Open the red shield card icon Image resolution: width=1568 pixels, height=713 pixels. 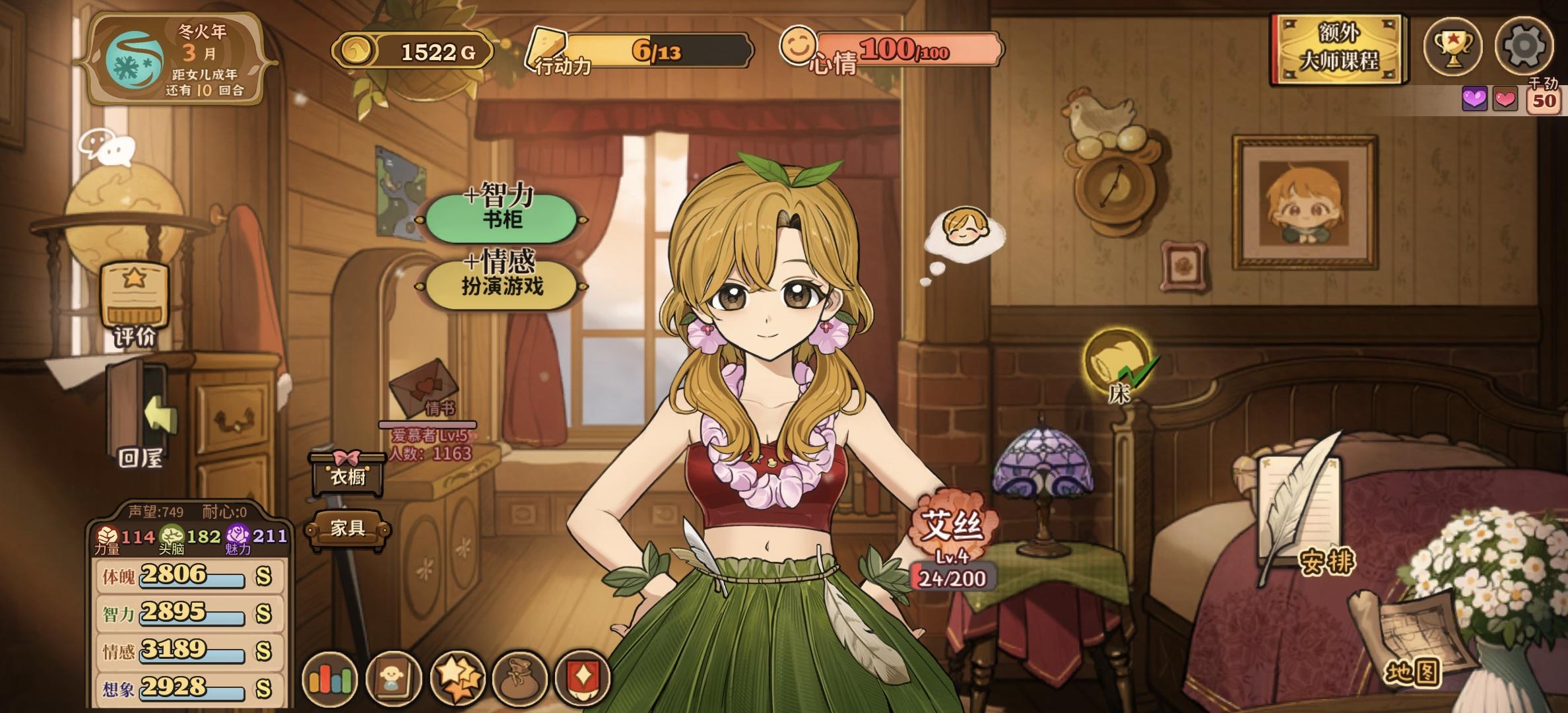[x=583, y=679]
